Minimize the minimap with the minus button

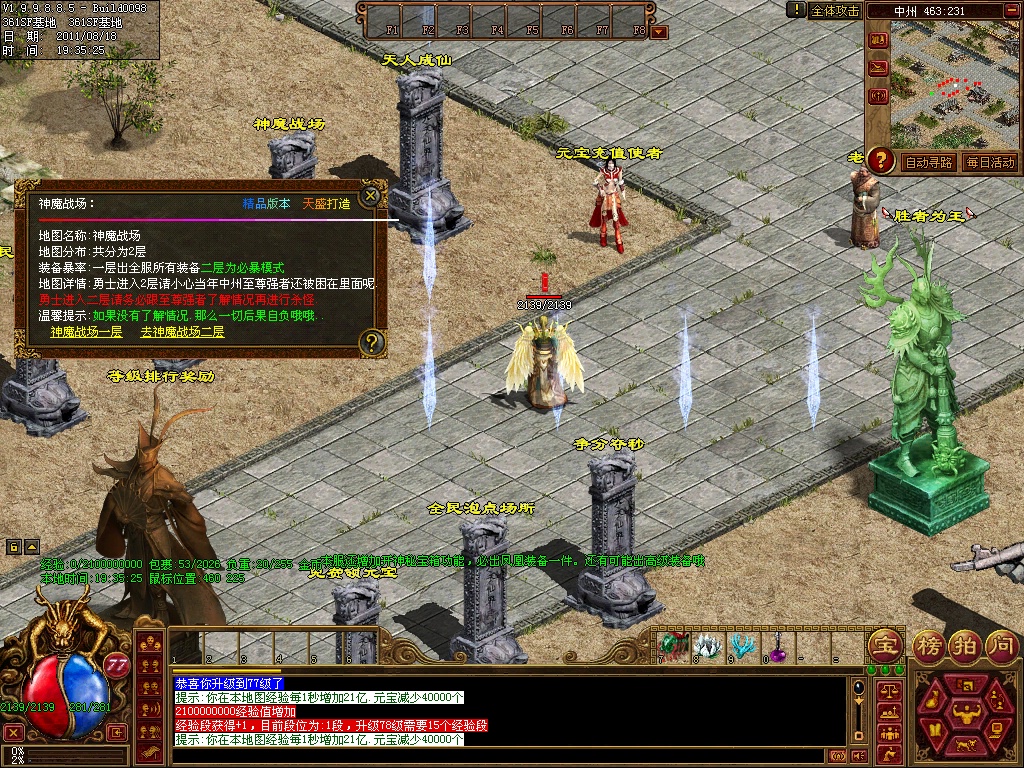point(1010,12)
